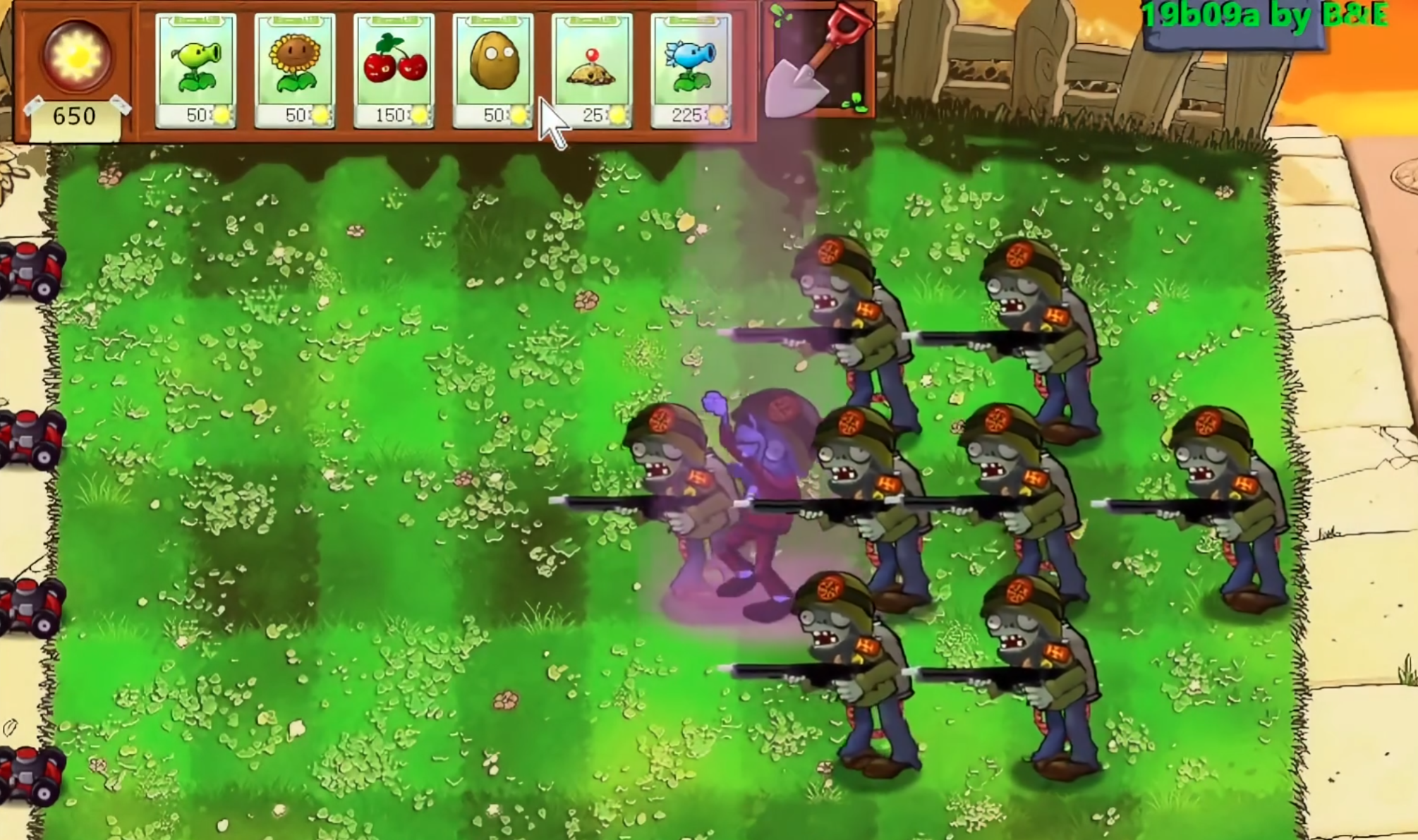The height and width of the screenshot is (840, 1418).
Task: Choose the Snow Pea seed packet
Action: point(691,71)
